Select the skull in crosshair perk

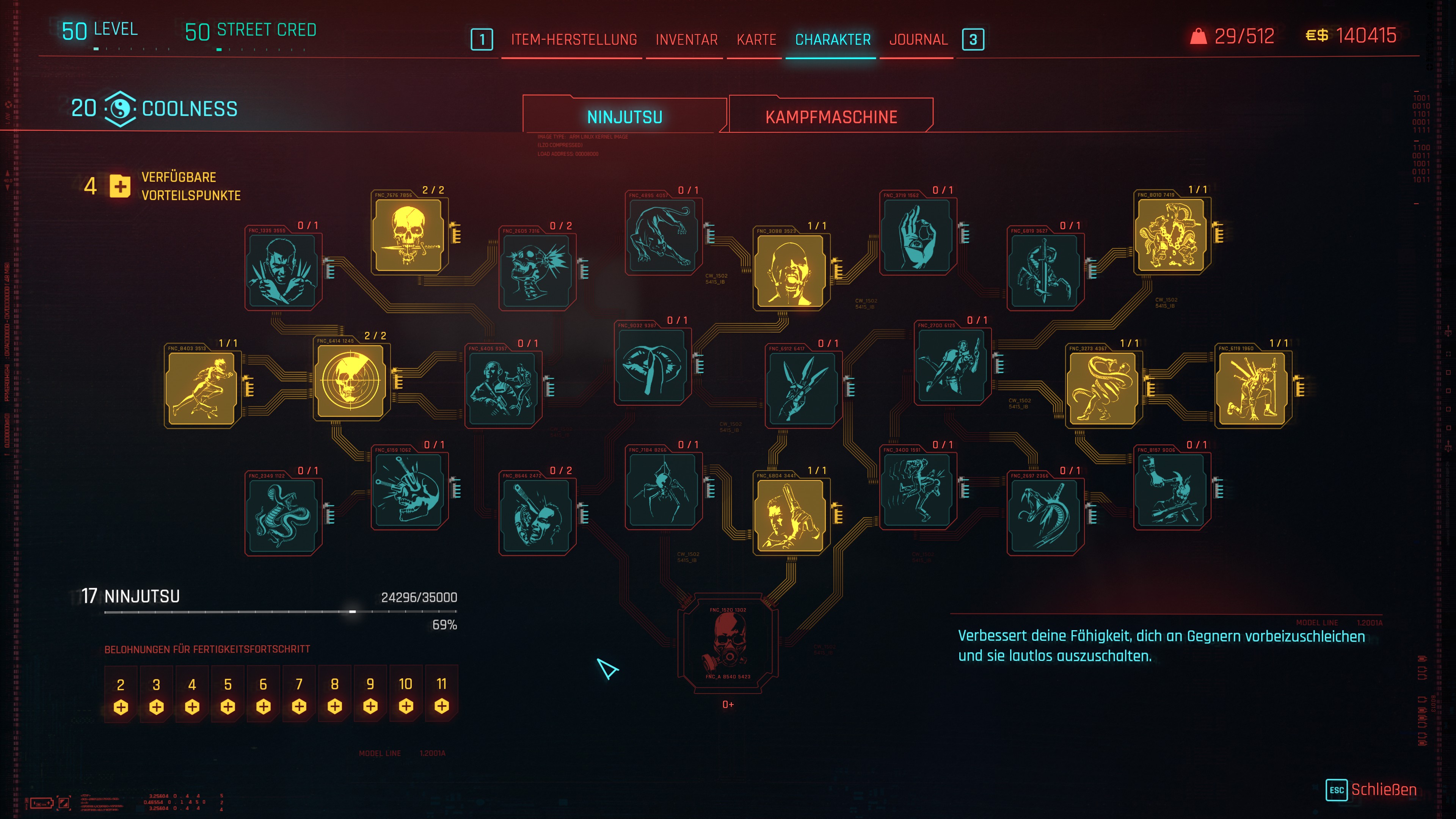point(351,380)
